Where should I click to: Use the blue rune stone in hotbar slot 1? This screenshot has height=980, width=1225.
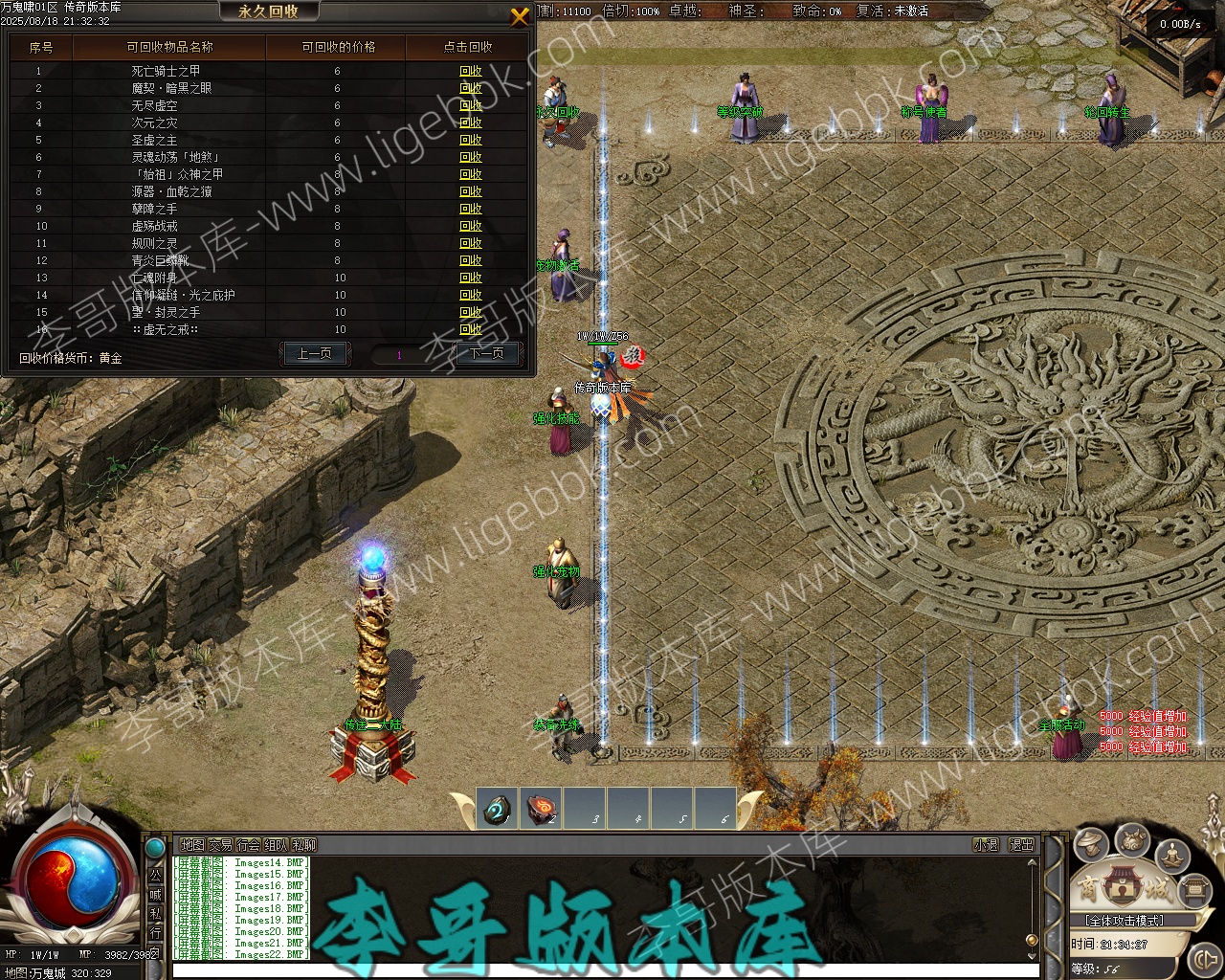(x=497, y=810)
